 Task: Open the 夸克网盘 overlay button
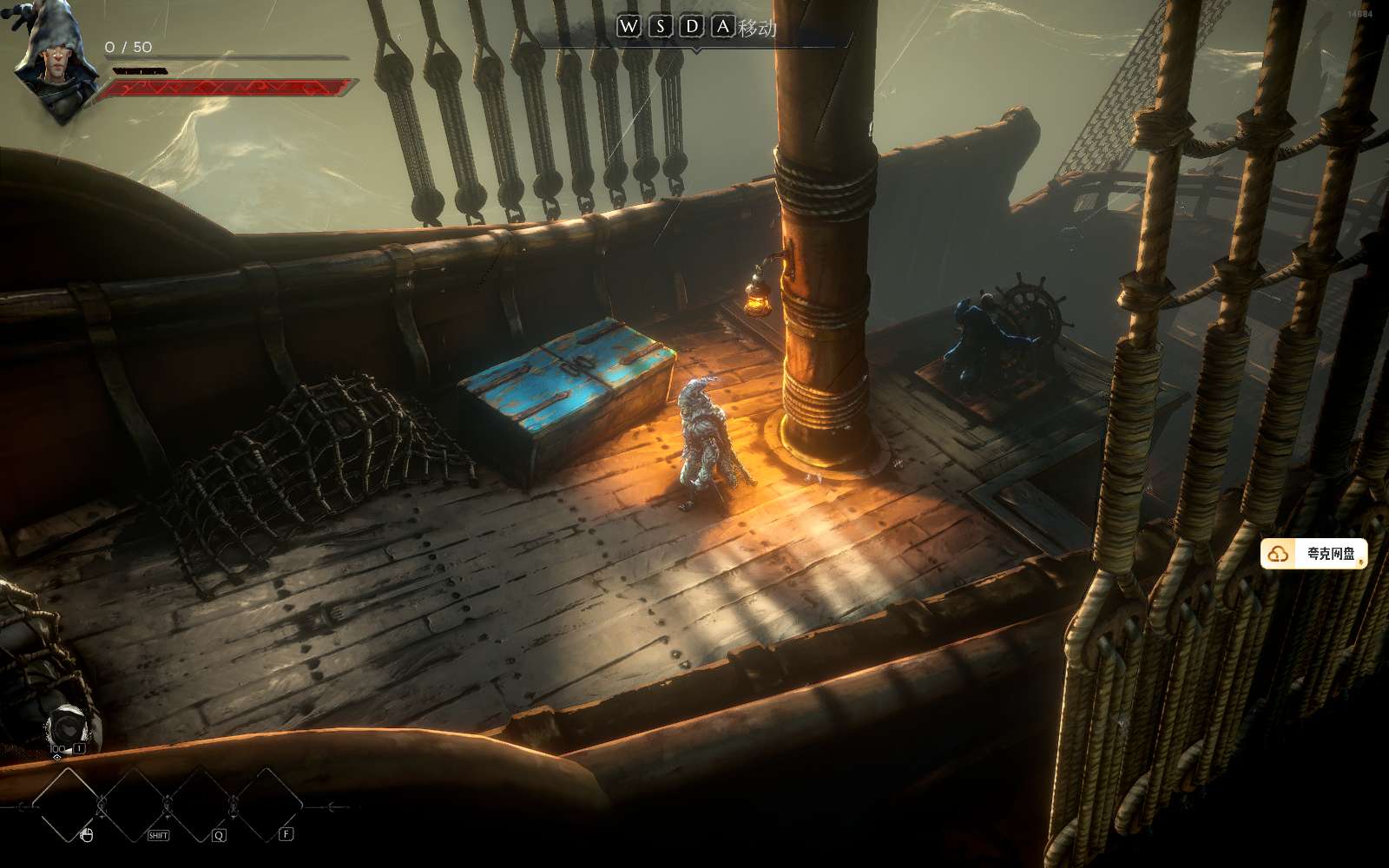pos(1314,554)
